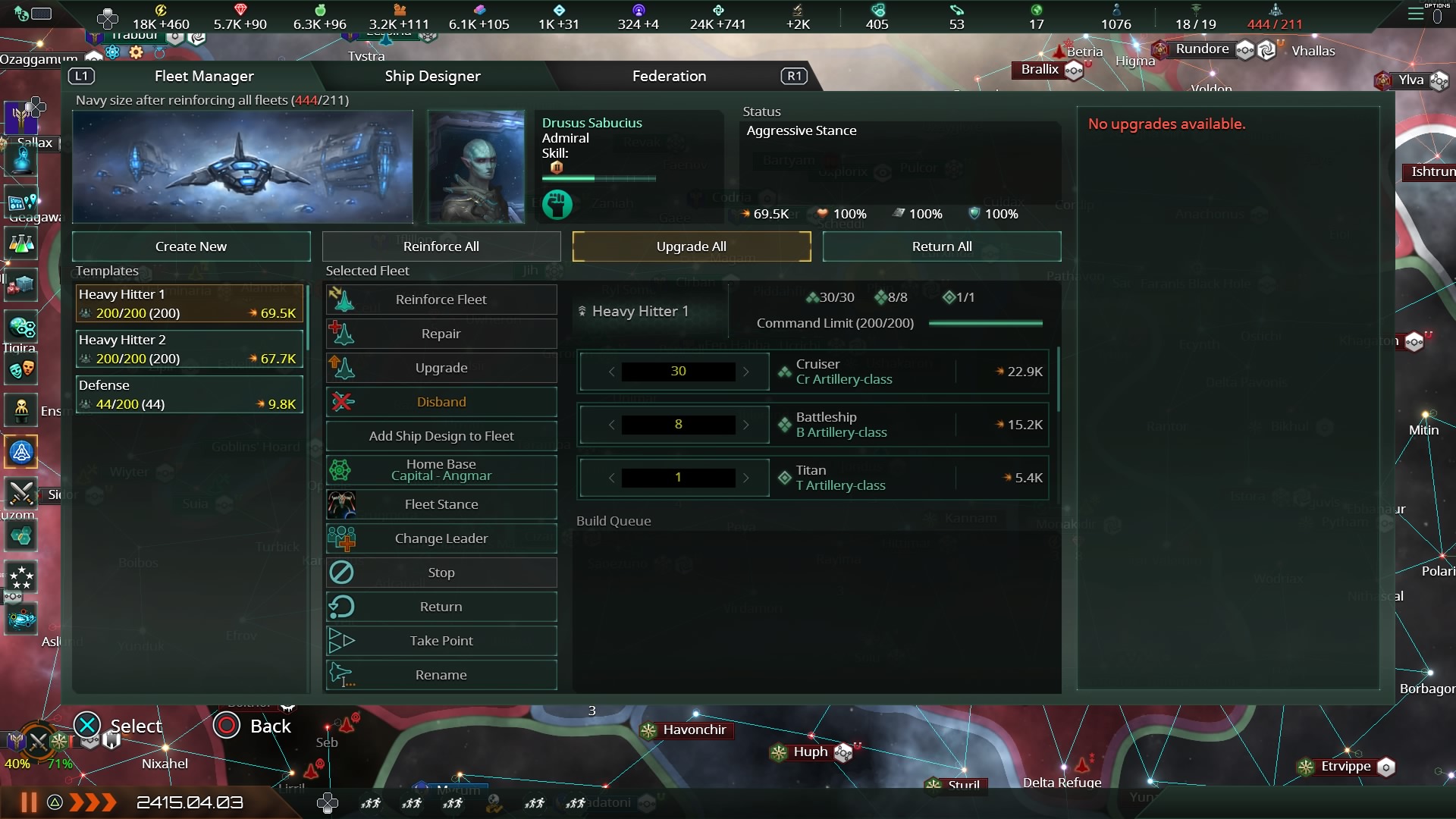Select the Heavy Hitter 2 template
1456x819 pixels.
188,349
